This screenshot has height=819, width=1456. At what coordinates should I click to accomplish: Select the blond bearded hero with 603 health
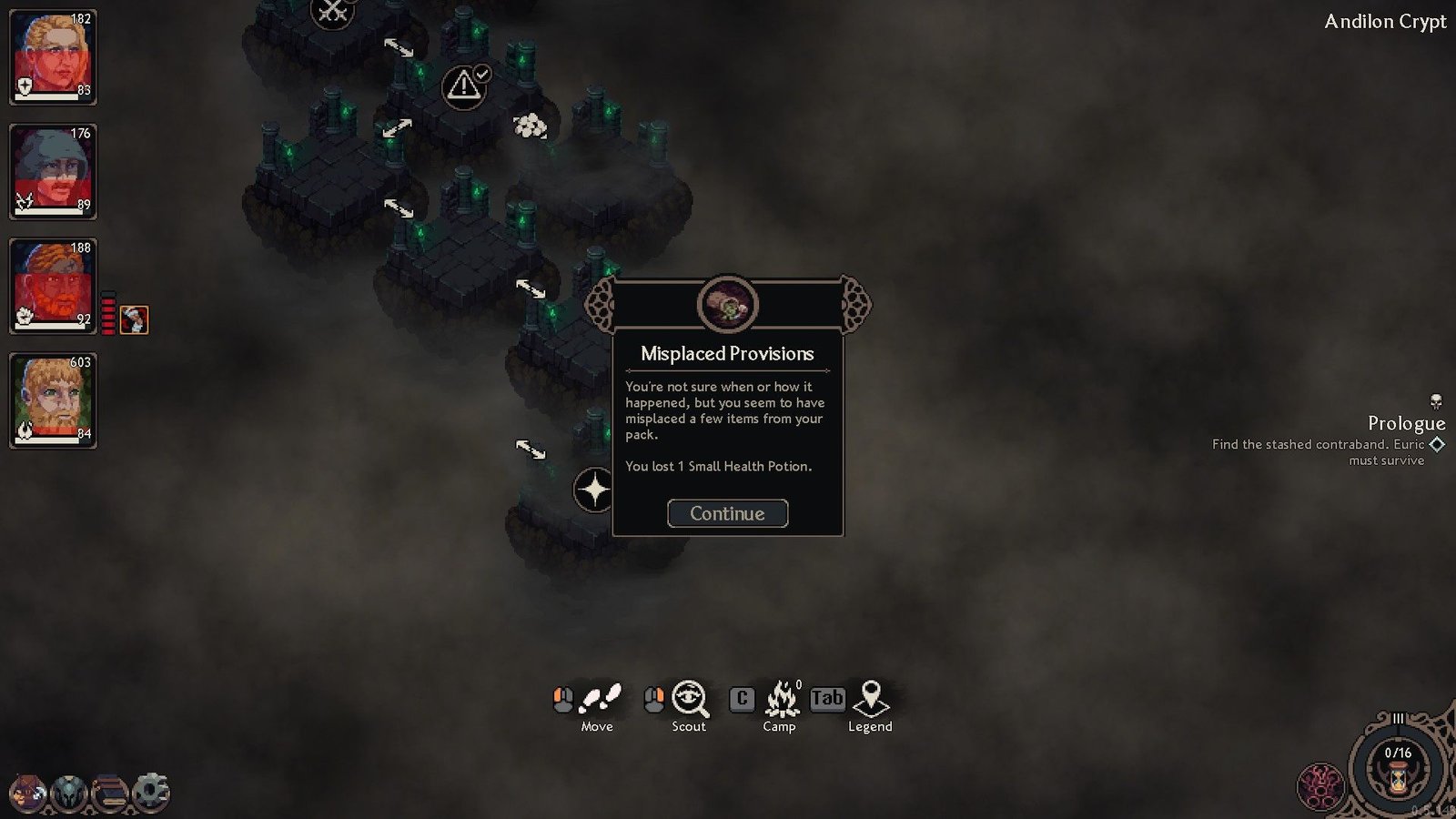click(53, 400)
